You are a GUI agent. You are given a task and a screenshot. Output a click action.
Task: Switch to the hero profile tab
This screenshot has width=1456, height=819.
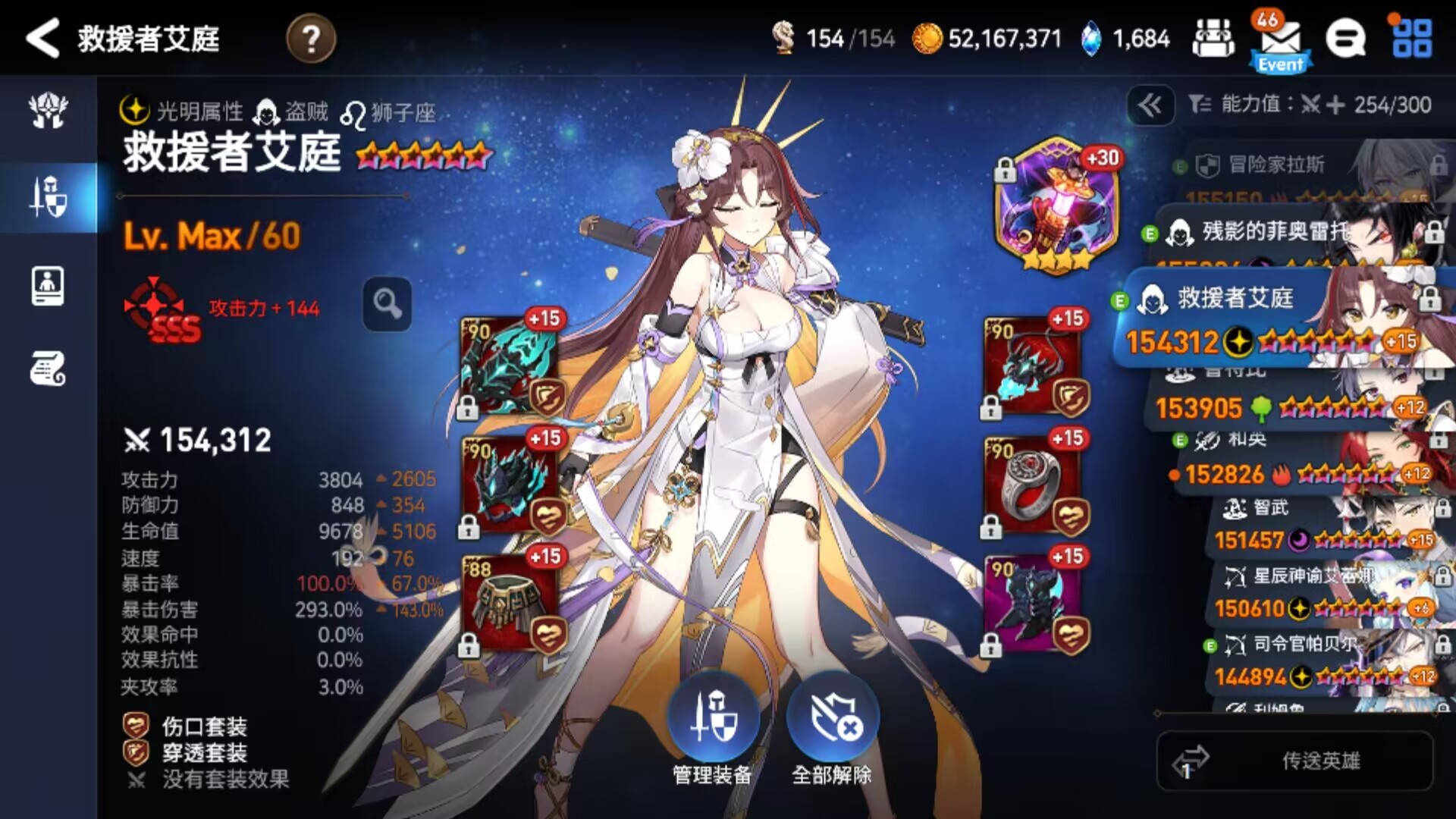click(49, 286)
